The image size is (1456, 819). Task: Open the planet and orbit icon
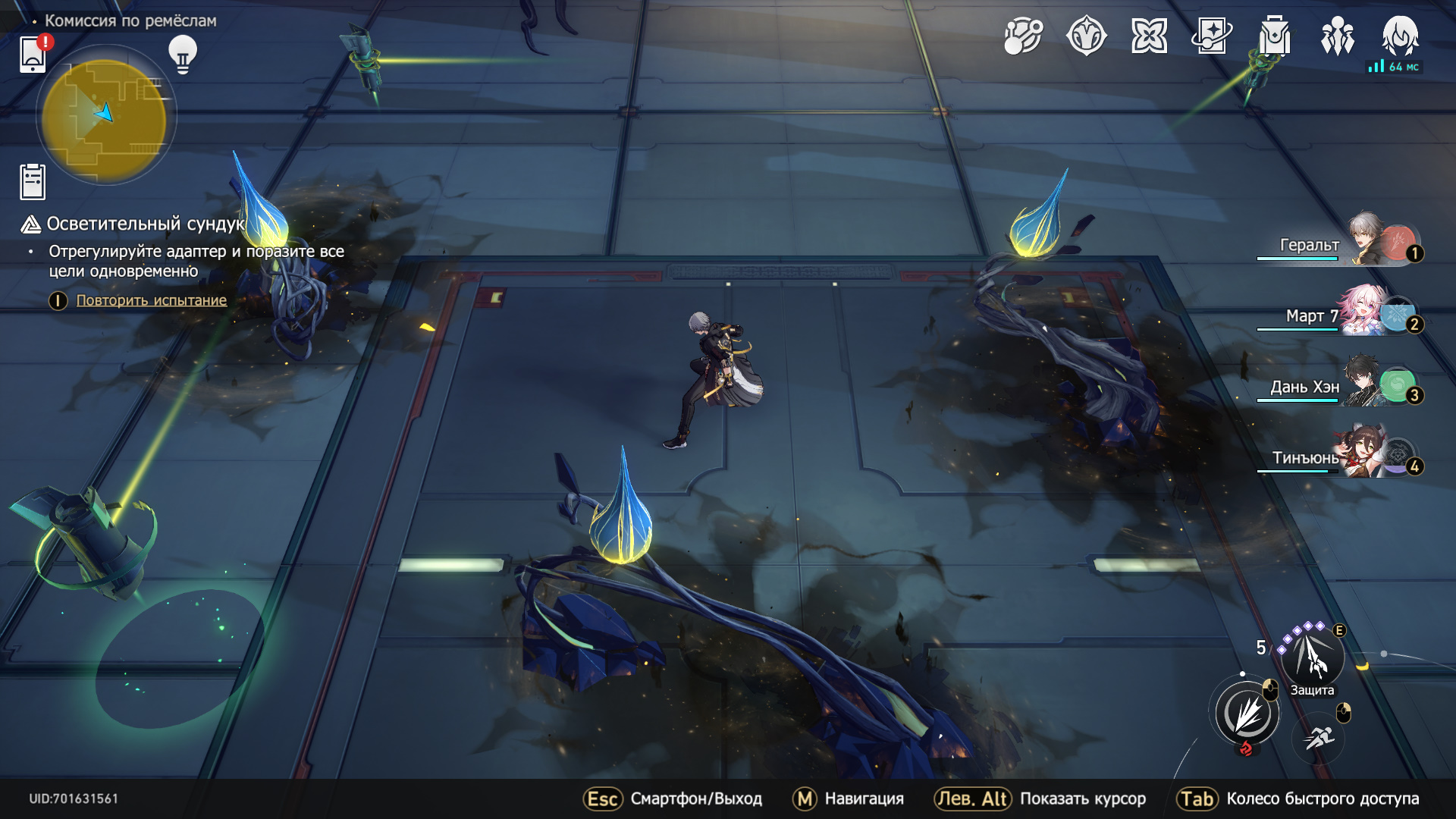point(1023,36)
